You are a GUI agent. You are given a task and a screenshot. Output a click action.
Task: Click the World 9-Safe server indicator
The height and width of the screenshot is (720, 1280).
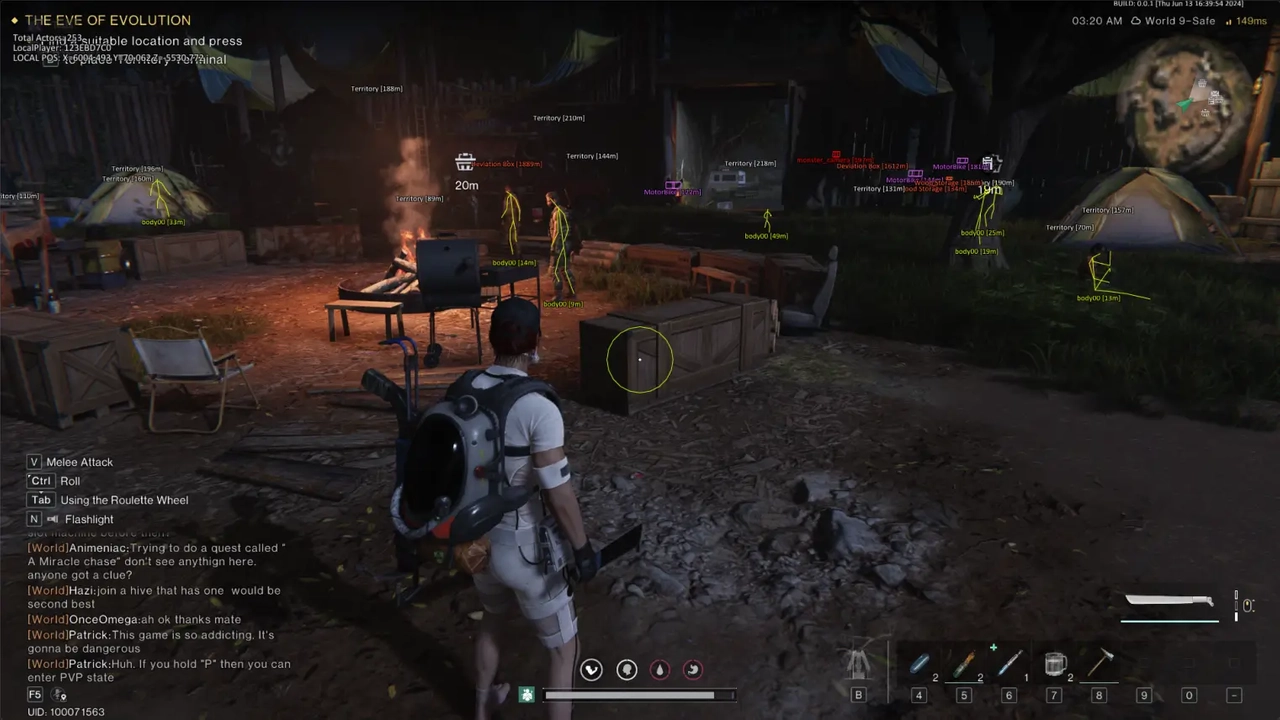[x=1172, y=21]
